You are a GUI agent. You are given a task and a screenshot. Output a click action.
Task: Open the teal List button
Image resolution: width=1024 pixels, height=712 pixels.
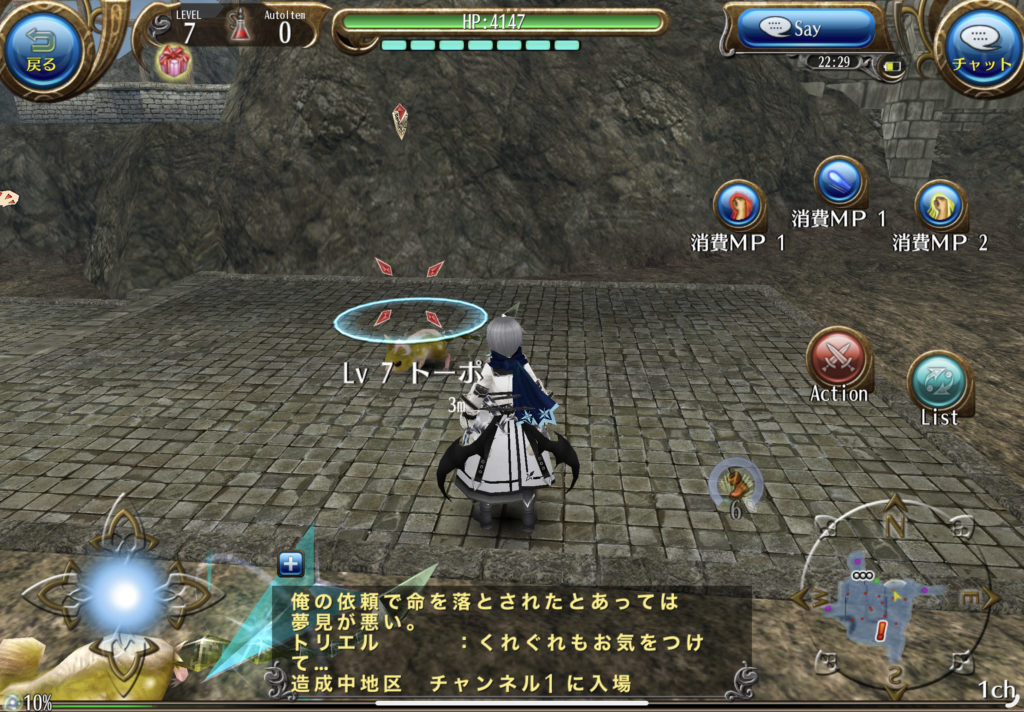coord(939,383)
